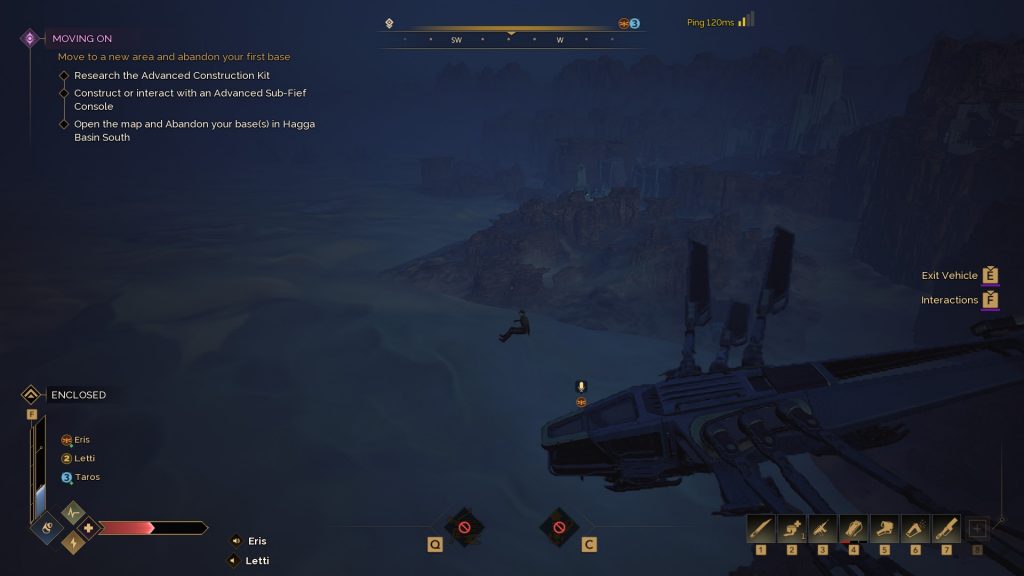The width and height of the screenshot is (1024, 576).
Task: Select the tool in hotbar slot 6
Action: 916,528
